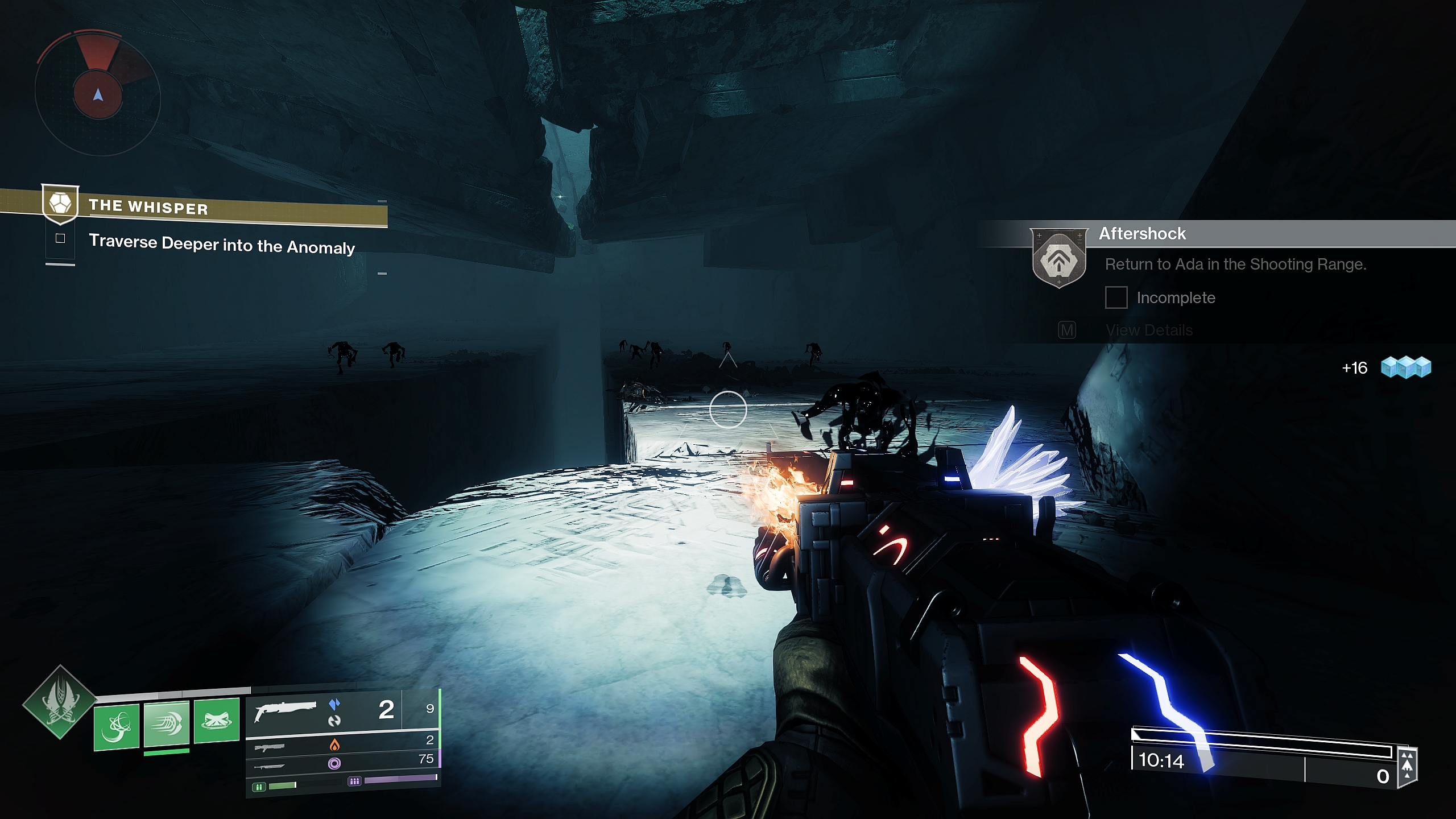1456x819 pixels.
Task: Toggle the Incomplete quest checkbox
Action: click(x=1116, y=297)
